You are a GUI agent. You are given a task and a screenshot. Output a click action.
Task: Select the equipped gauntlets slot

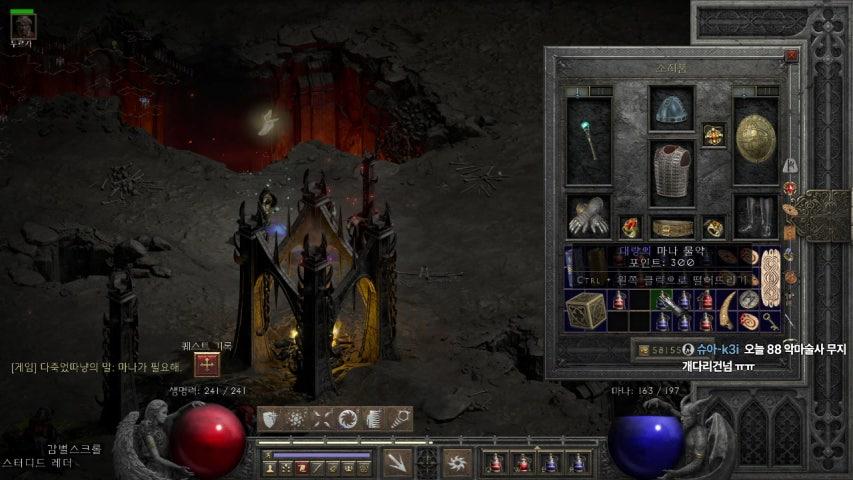pyautogui.click(x=589, y=214)
